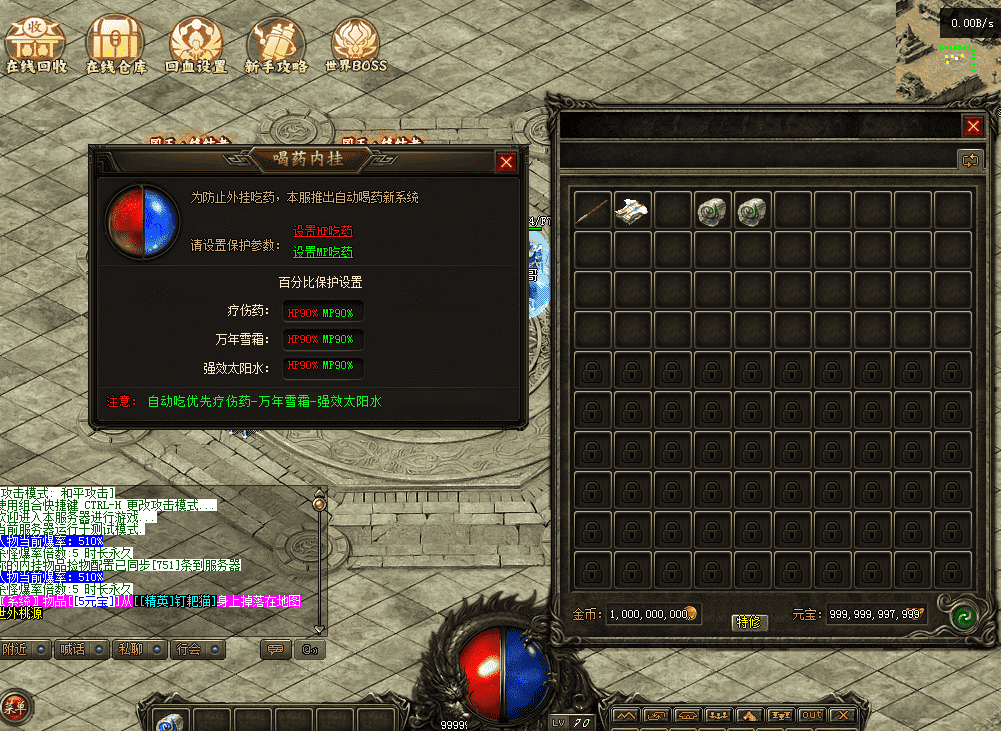Switch chat to the 行会 guild channel
The height and width of the screenshot is (731, 1001).
pyautogui.click(x=198, y=649)
